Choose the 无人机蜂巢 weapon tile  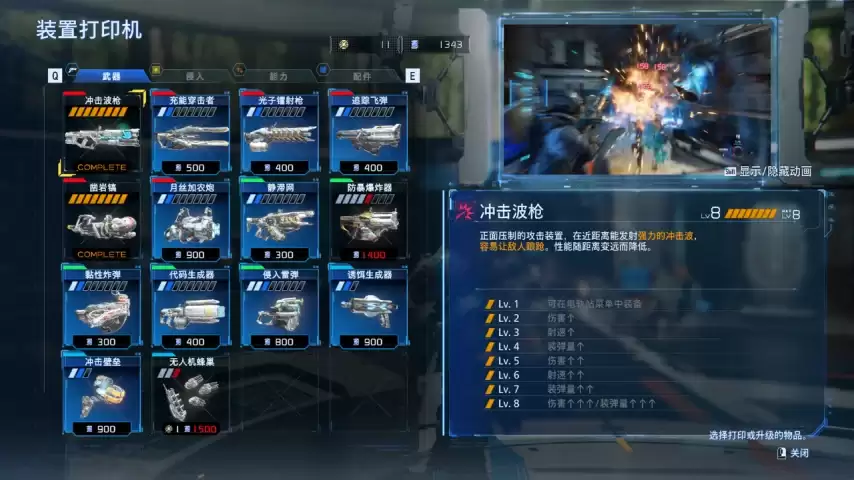click(192, 393)
